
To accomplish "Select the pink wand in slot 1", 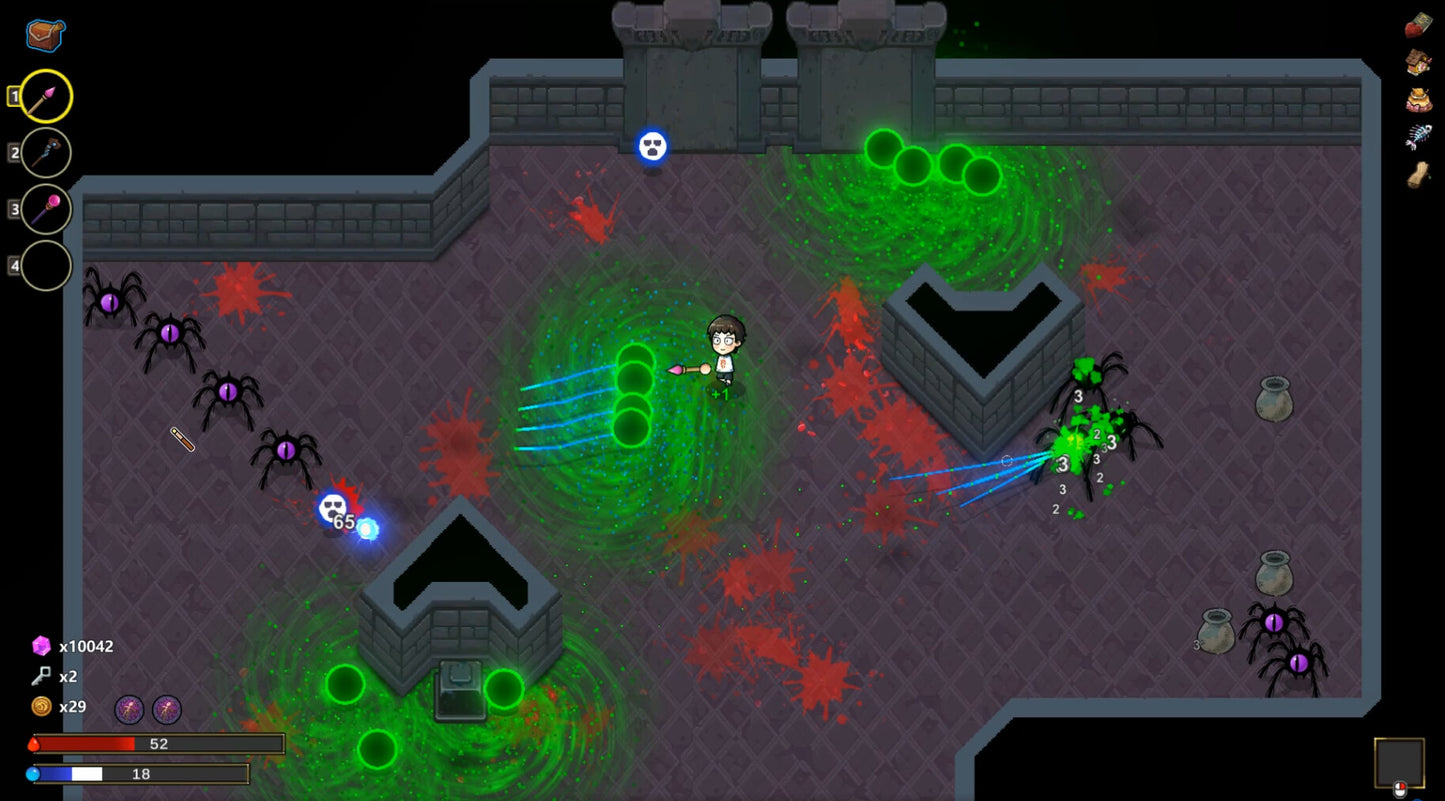I will coord(46,96).
